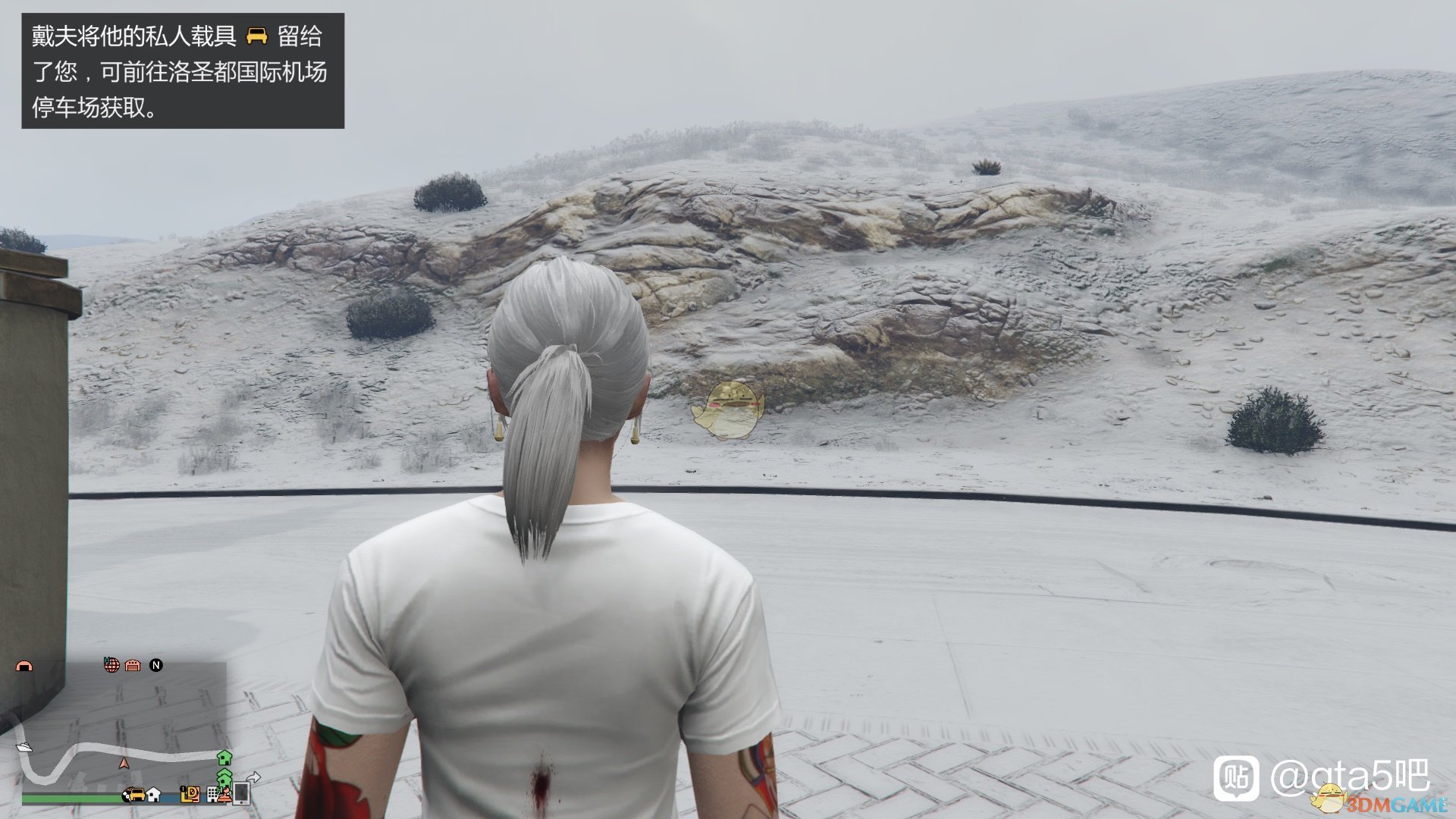Select the globe website blip on the minimap

(112, 665)
